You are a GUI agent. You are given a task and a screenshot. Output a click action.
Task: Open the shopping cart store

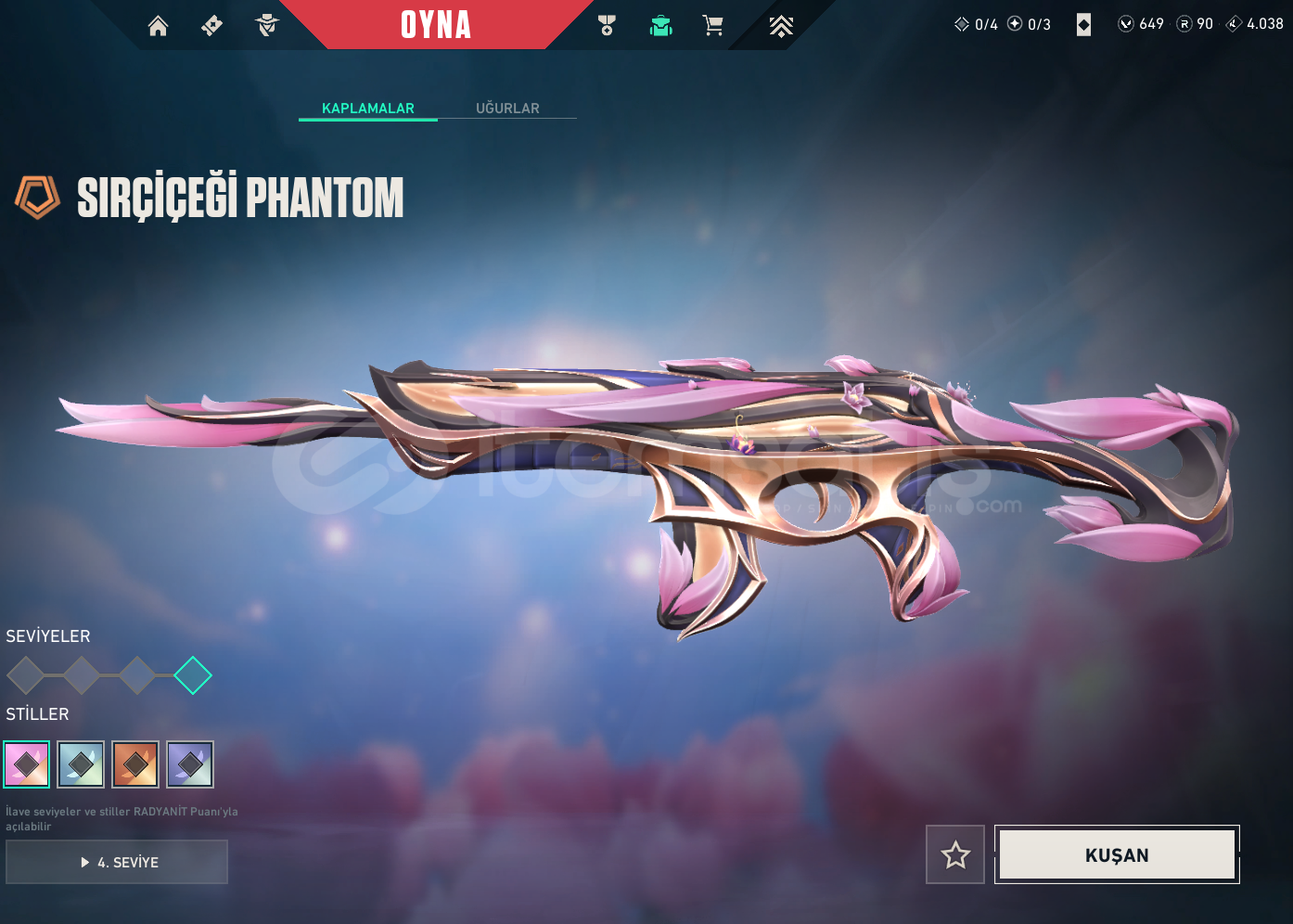click(712, 26)
